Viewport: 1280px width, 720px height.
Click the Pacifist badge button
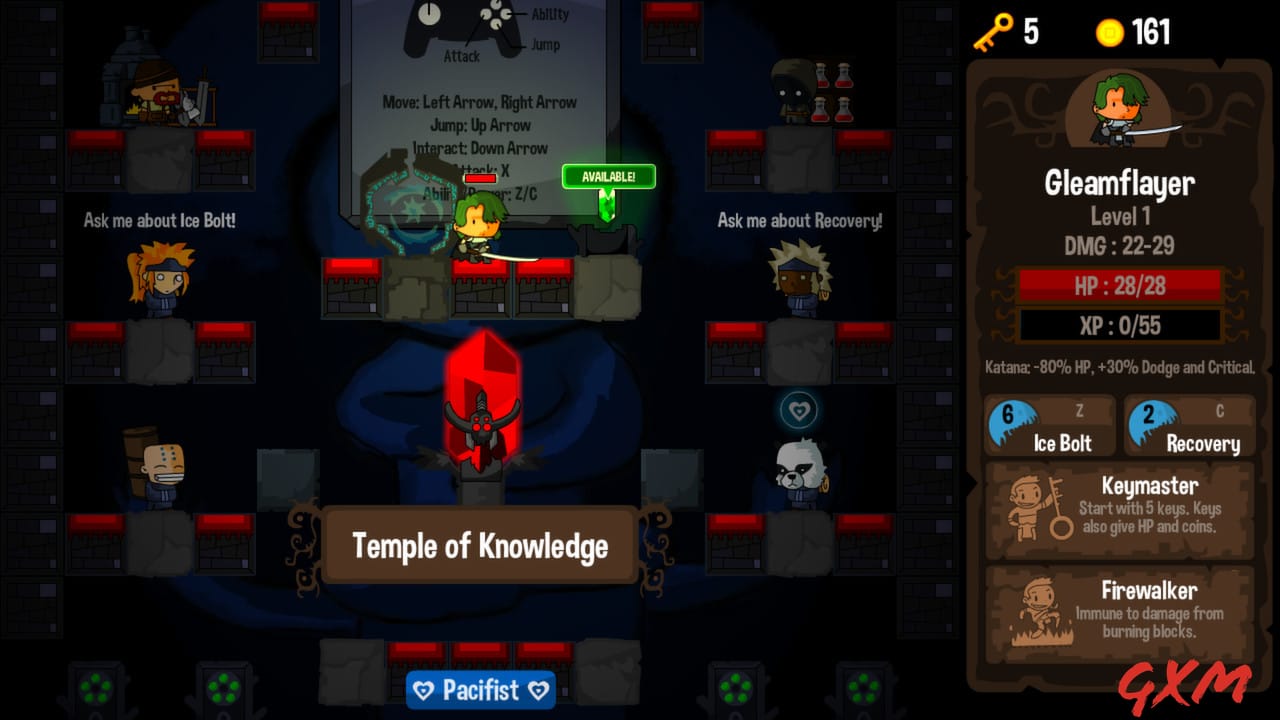coord(481,689)
